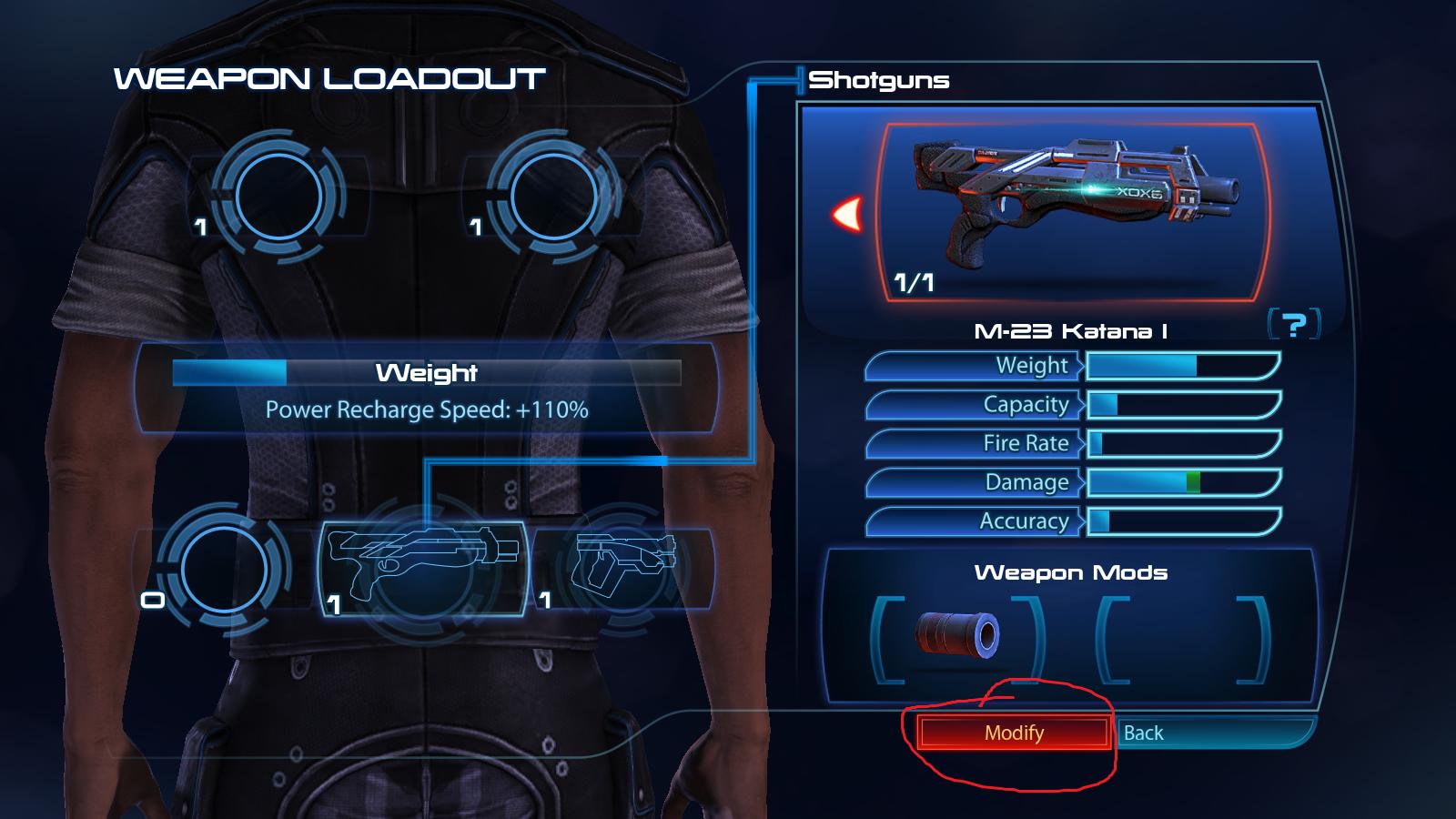This screenshot has height=819, width=1456.
Task: Expand the Weapon Mods section
Action: 1069,574
